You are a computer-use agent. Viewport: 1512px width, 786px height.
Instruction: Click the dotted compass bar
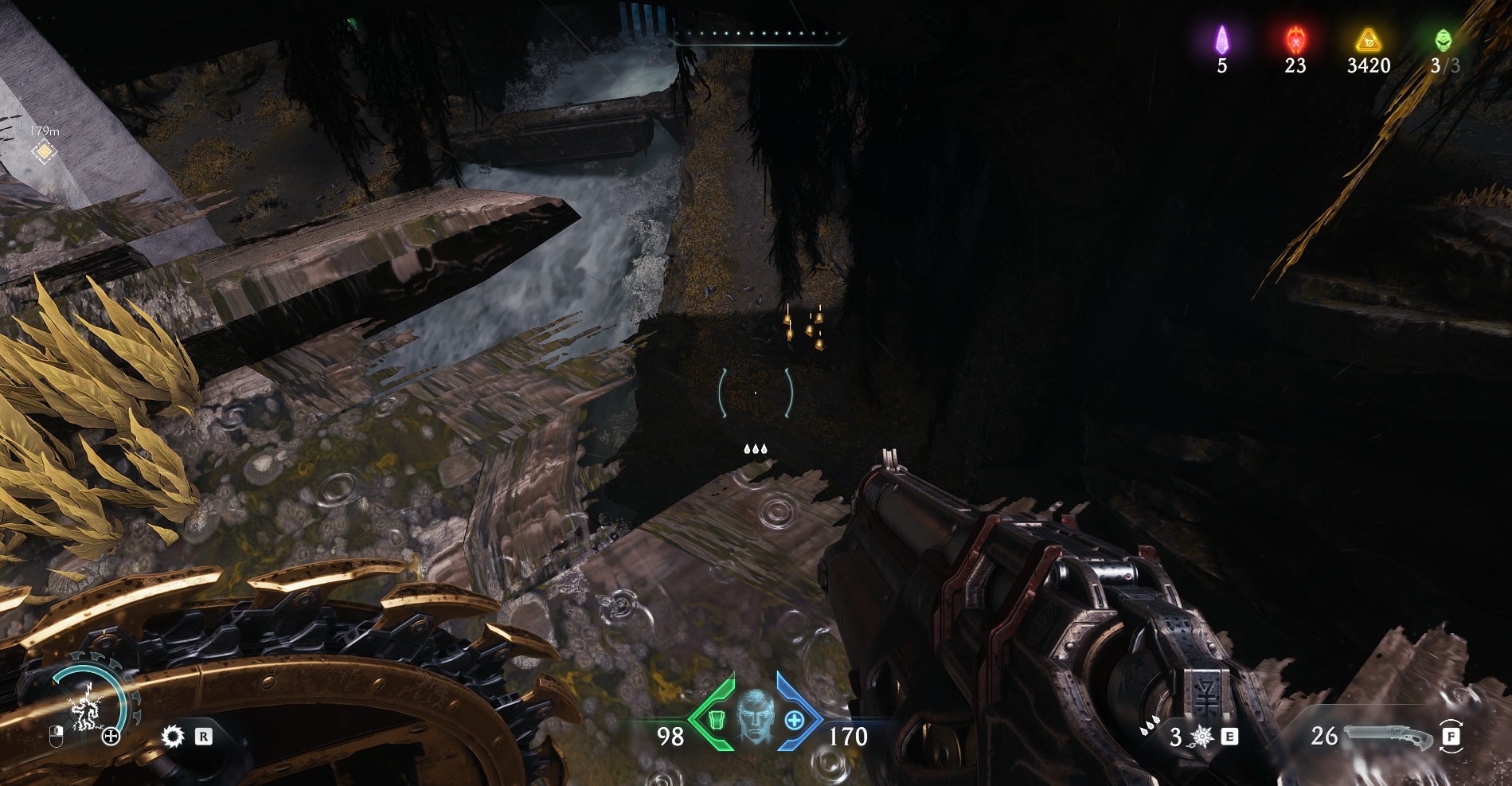click(x=755, y=34)
